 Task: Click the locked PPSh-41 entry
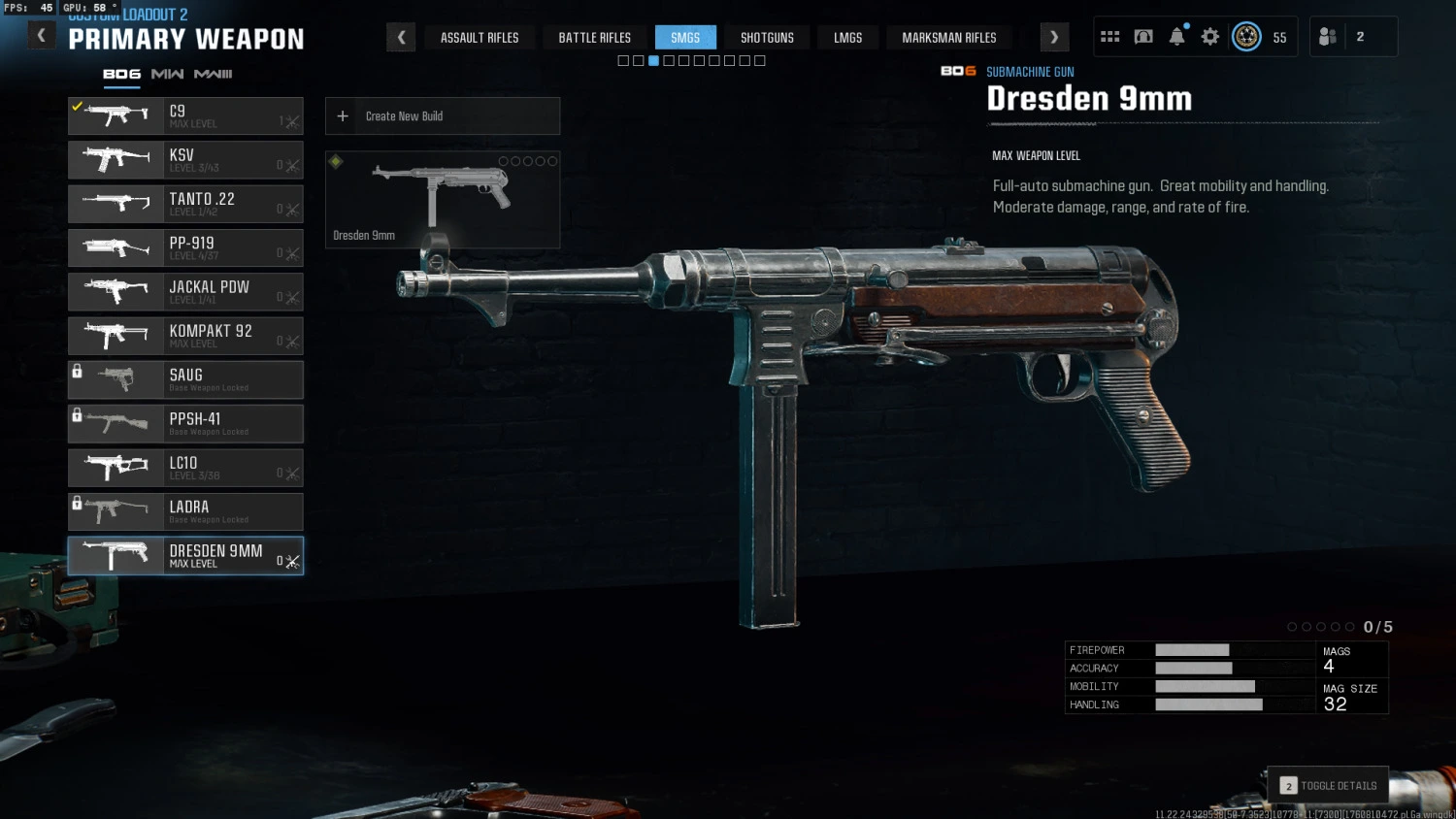coord(185,424)
